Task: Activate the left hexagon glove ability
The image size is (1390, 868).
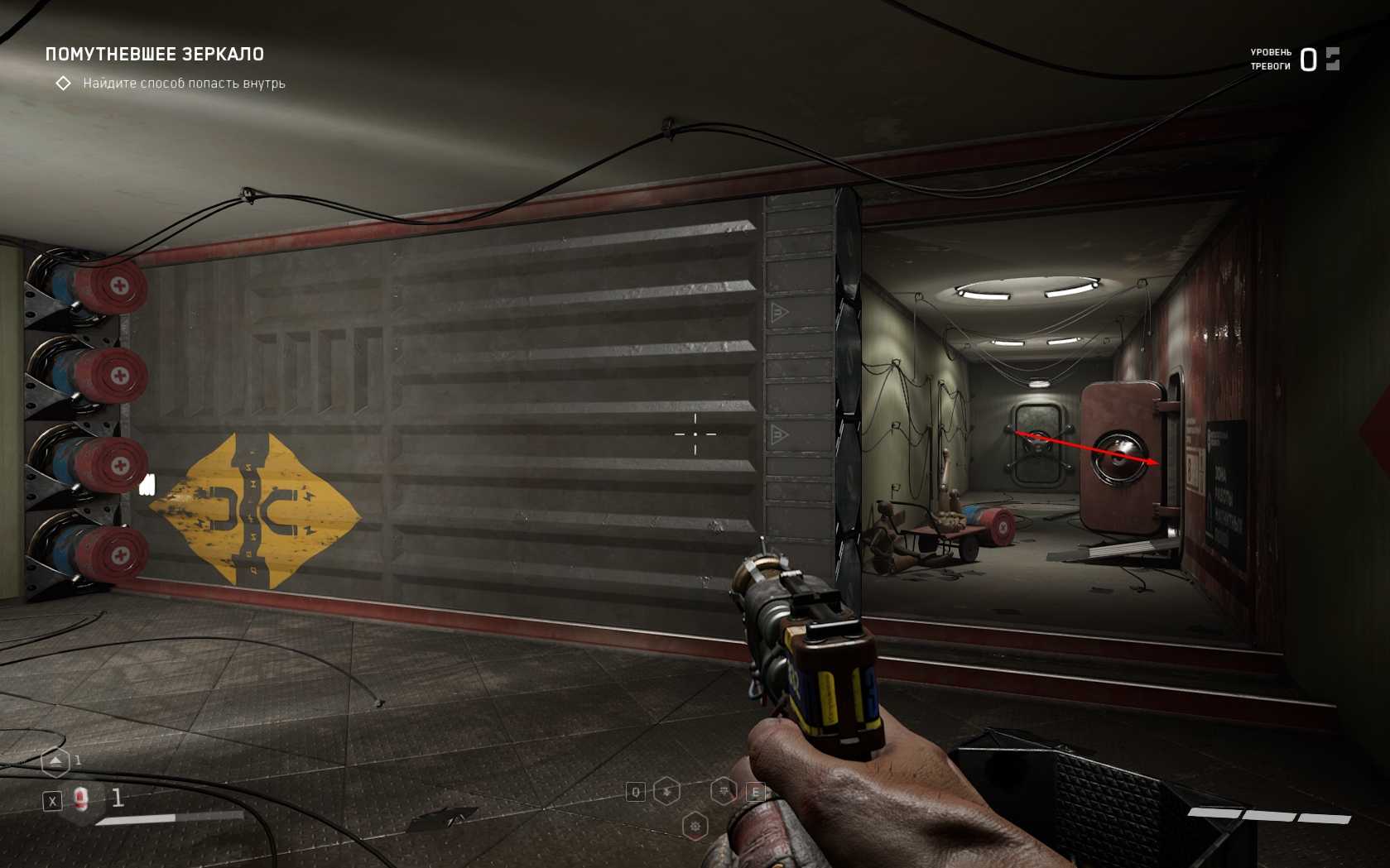Action: pos(666,792)
